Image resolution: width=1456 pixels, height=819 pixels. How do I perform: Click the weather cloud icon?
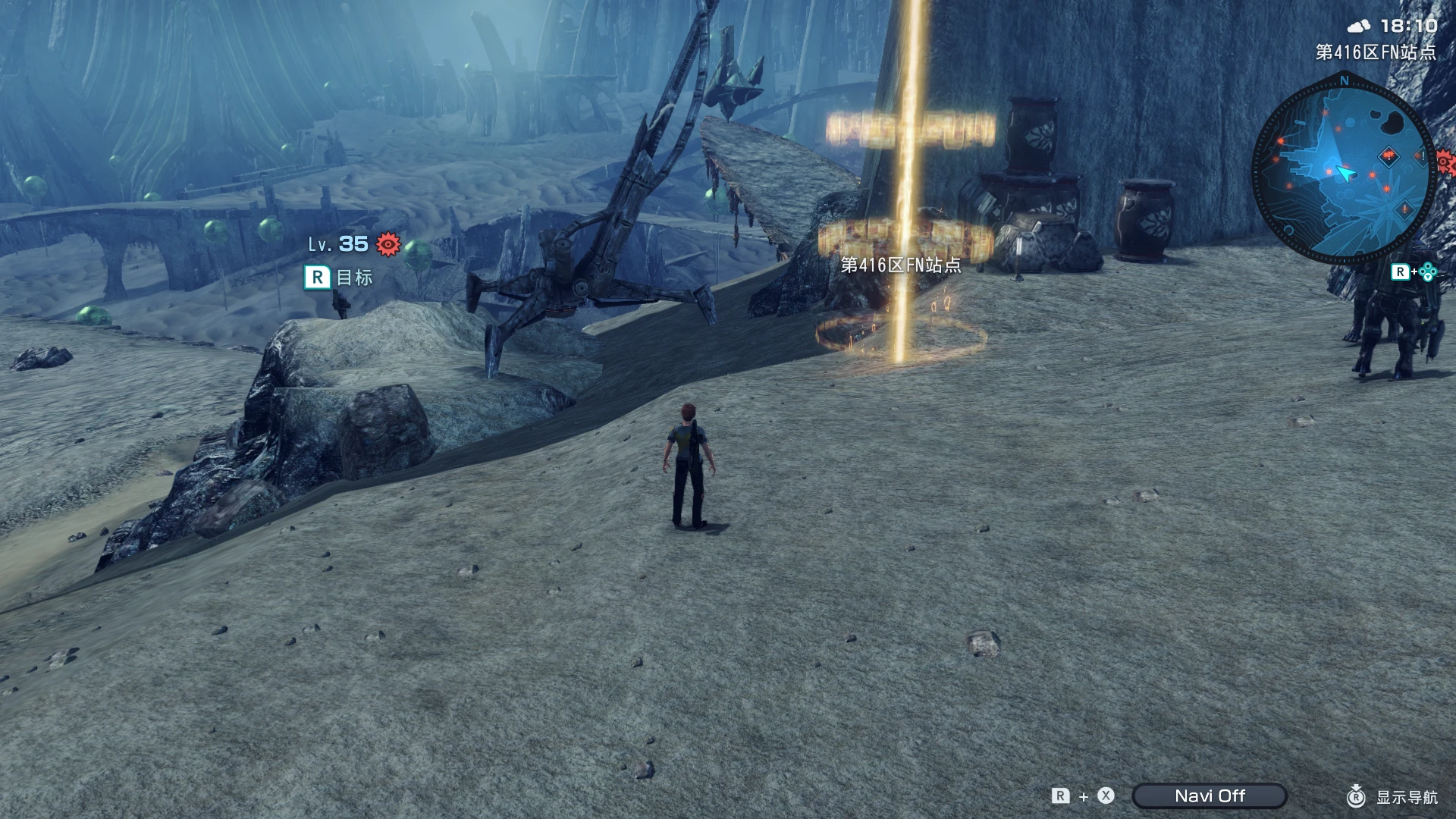point(1359,25)
